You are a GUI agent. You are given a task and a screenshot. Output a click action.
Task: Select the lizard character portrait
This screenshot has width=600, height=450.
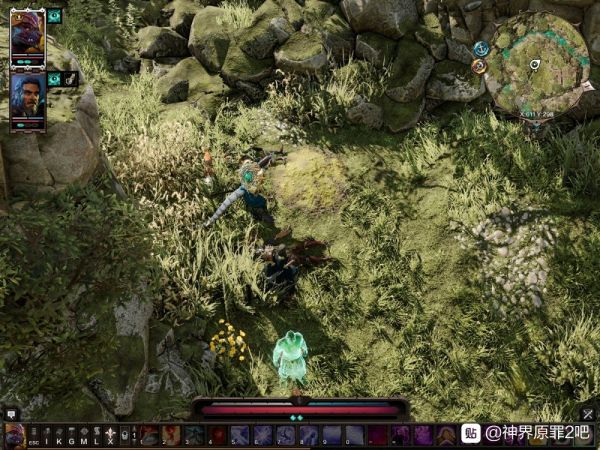click(28, 36)
